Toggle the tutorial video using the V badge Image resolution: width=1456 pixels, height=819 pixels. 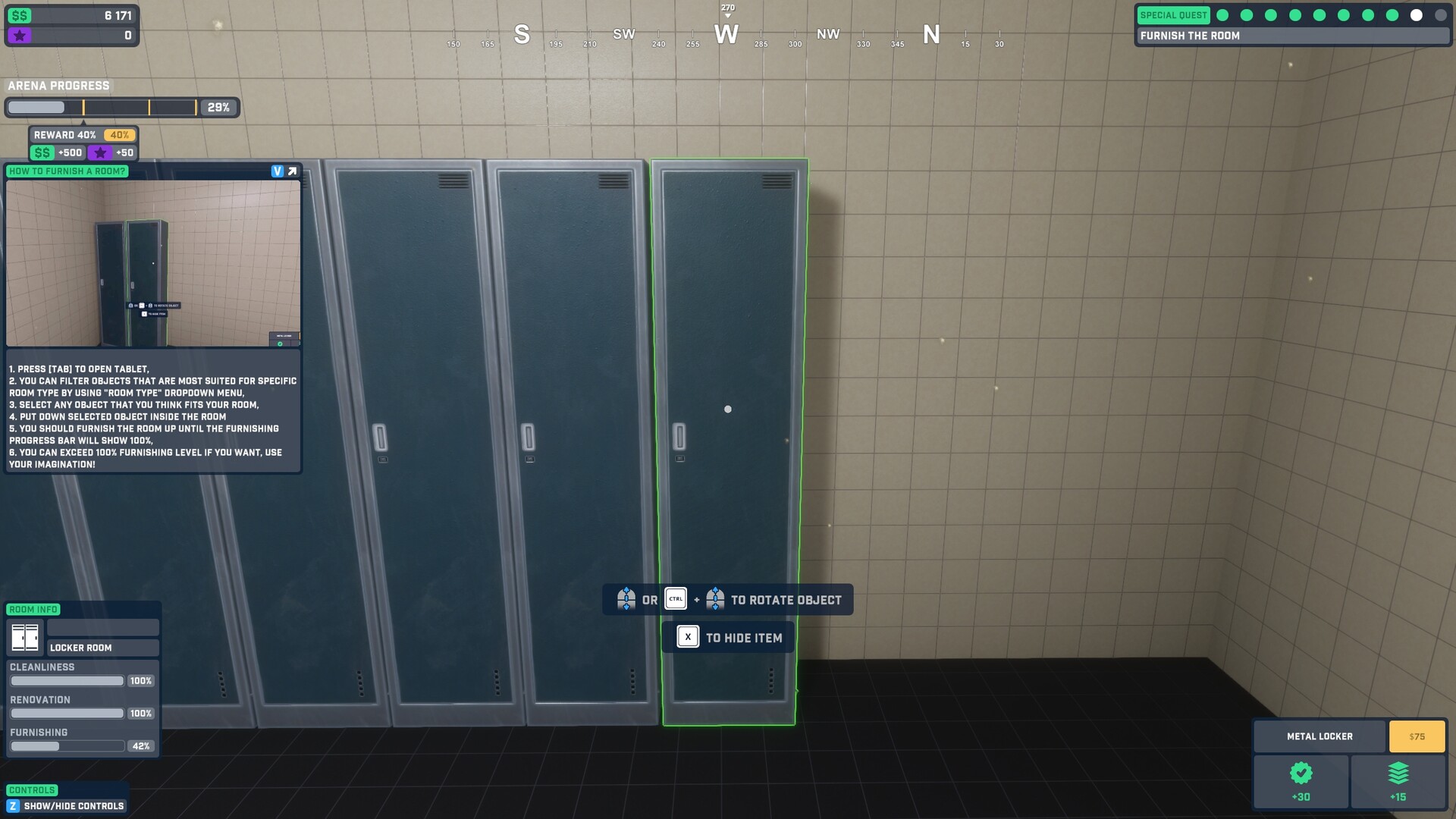(277, 170)
